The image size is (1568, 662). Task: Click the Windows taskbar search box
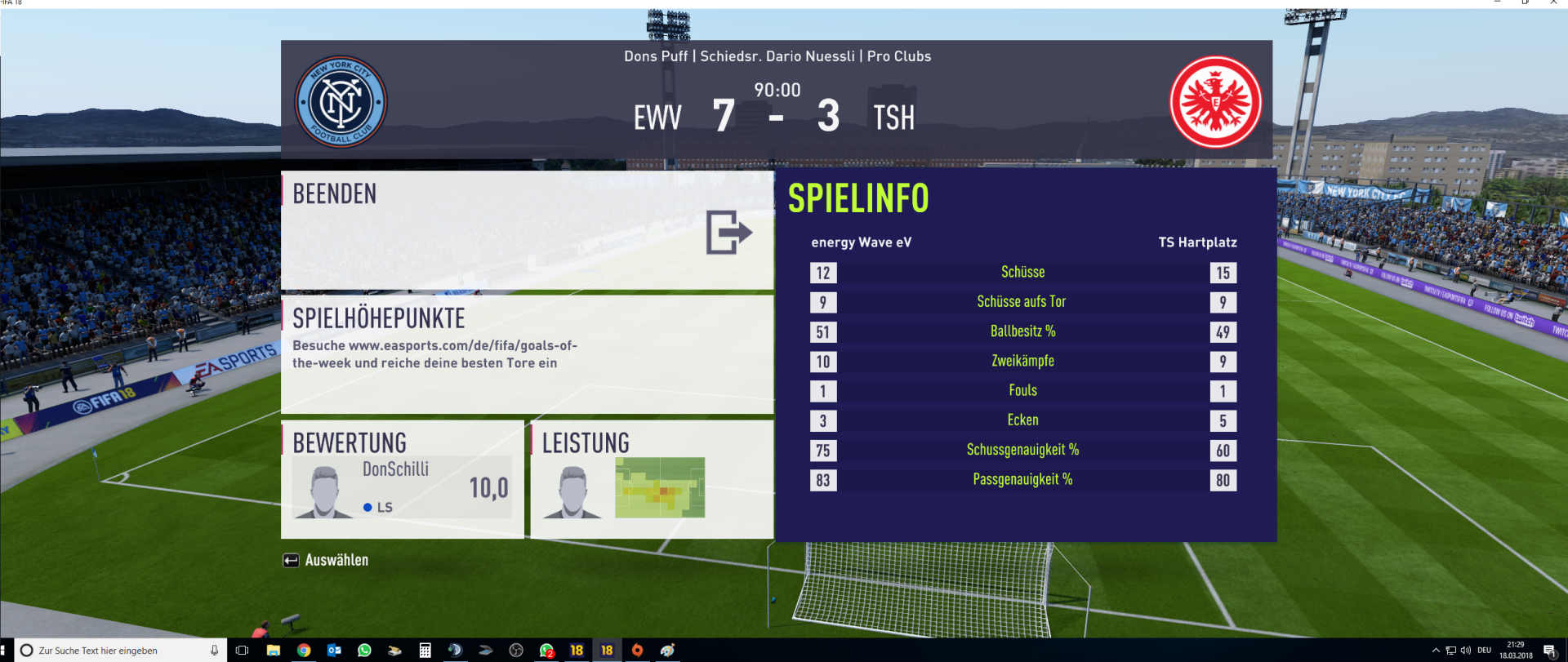(114, 651)
